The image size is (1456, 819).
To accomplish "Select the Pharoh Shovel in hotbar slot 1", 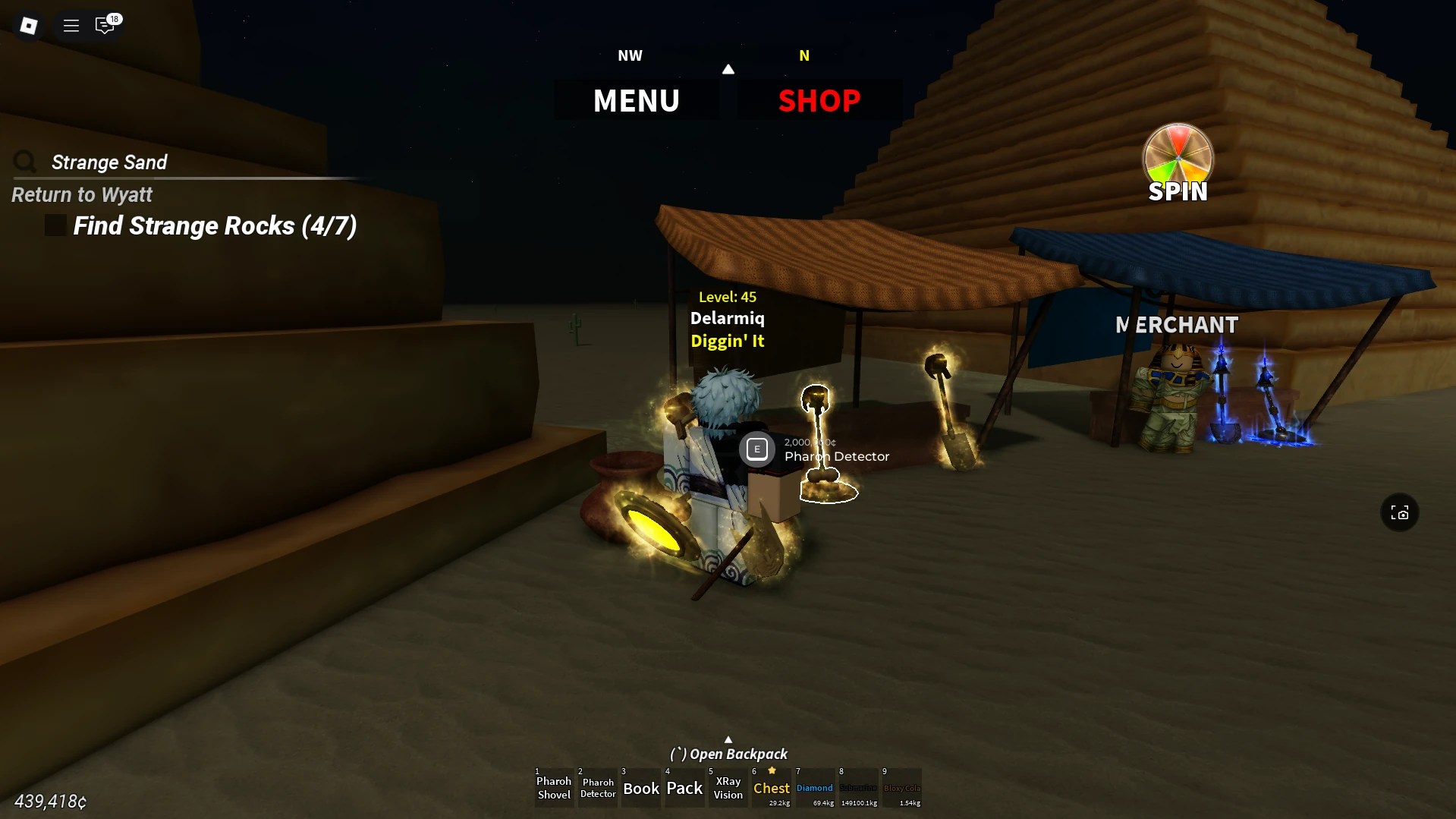I will (x=553, y=789).
